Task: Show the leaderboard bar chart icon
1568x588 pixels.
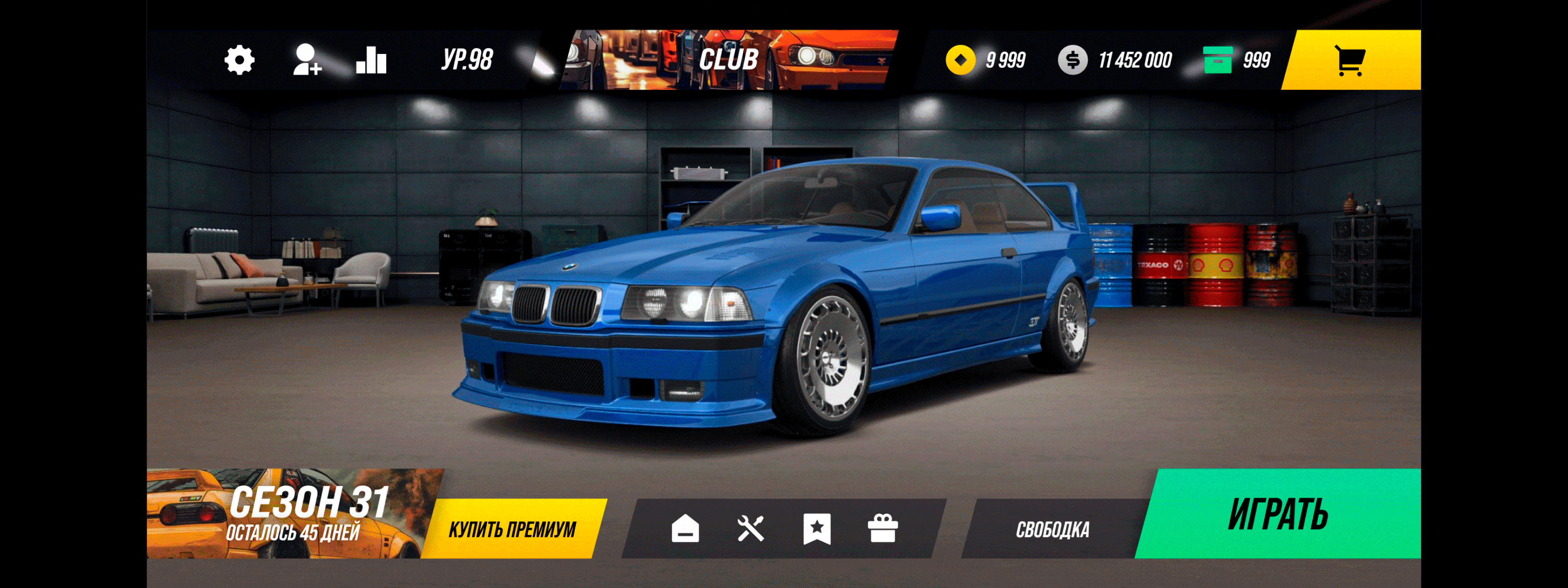Action: coord(371,60)
